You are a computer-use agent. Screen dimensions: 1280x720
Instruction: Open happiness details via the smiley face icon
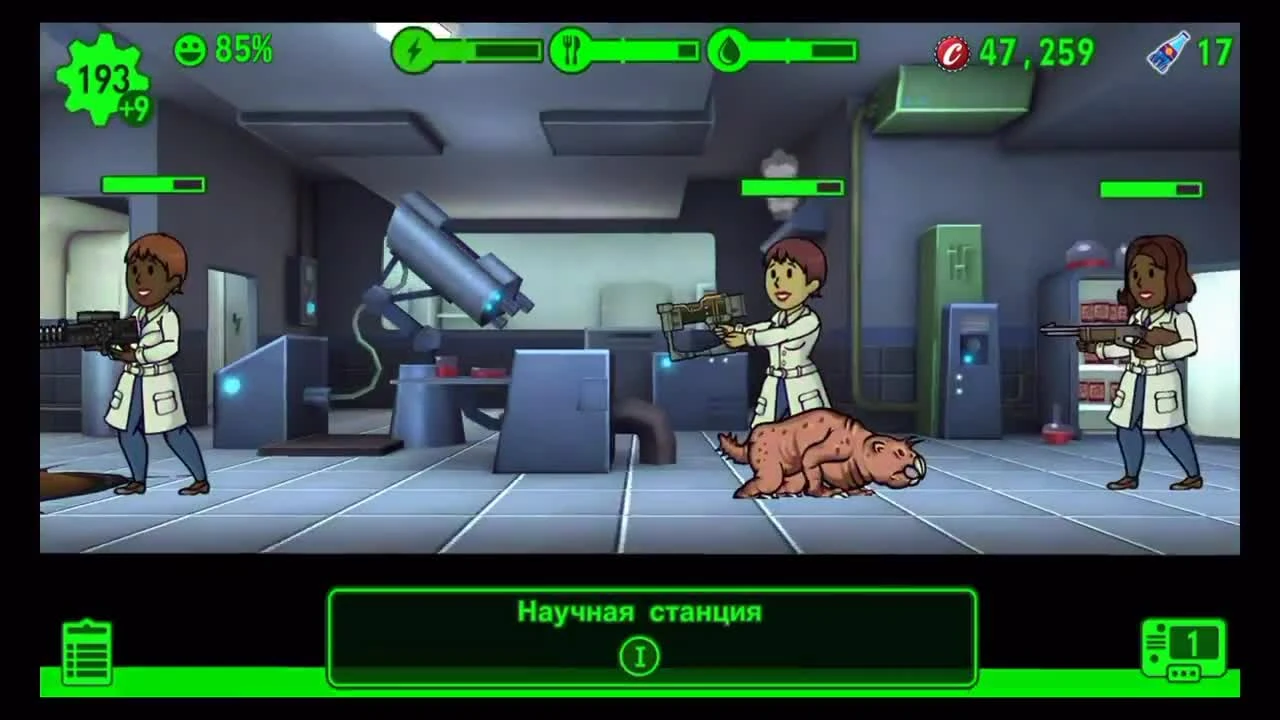pyautogui.click(x=192, y=47)
